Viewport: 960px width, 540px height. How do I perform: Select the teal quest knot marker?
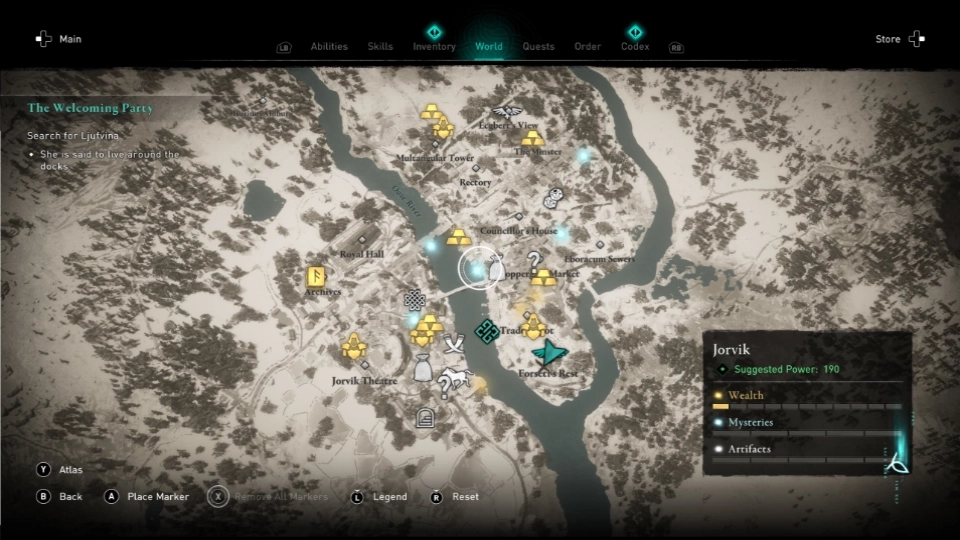point(487,331)
